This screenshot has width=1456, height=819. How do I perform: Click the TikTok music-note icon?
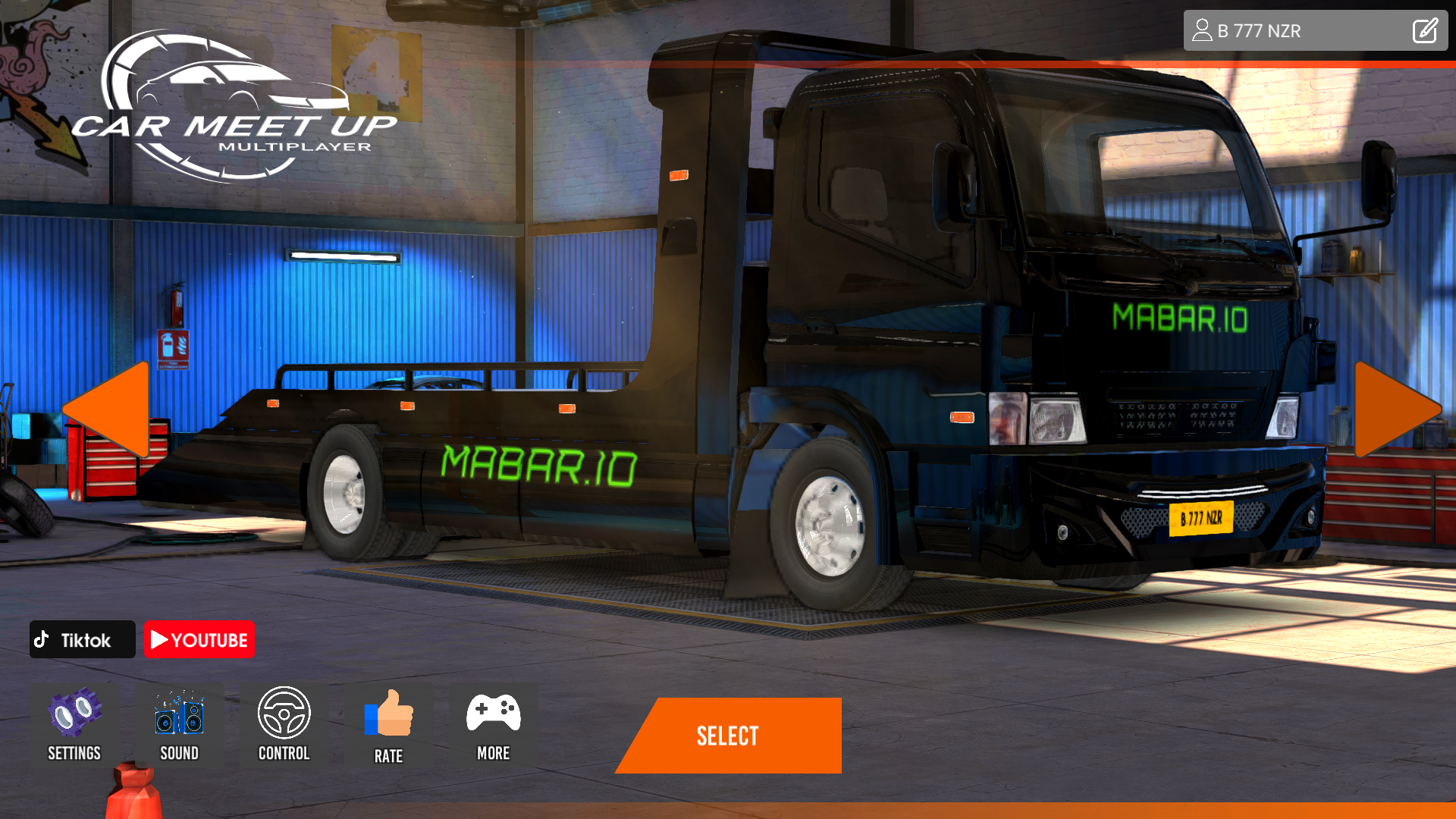click(43, 639)
